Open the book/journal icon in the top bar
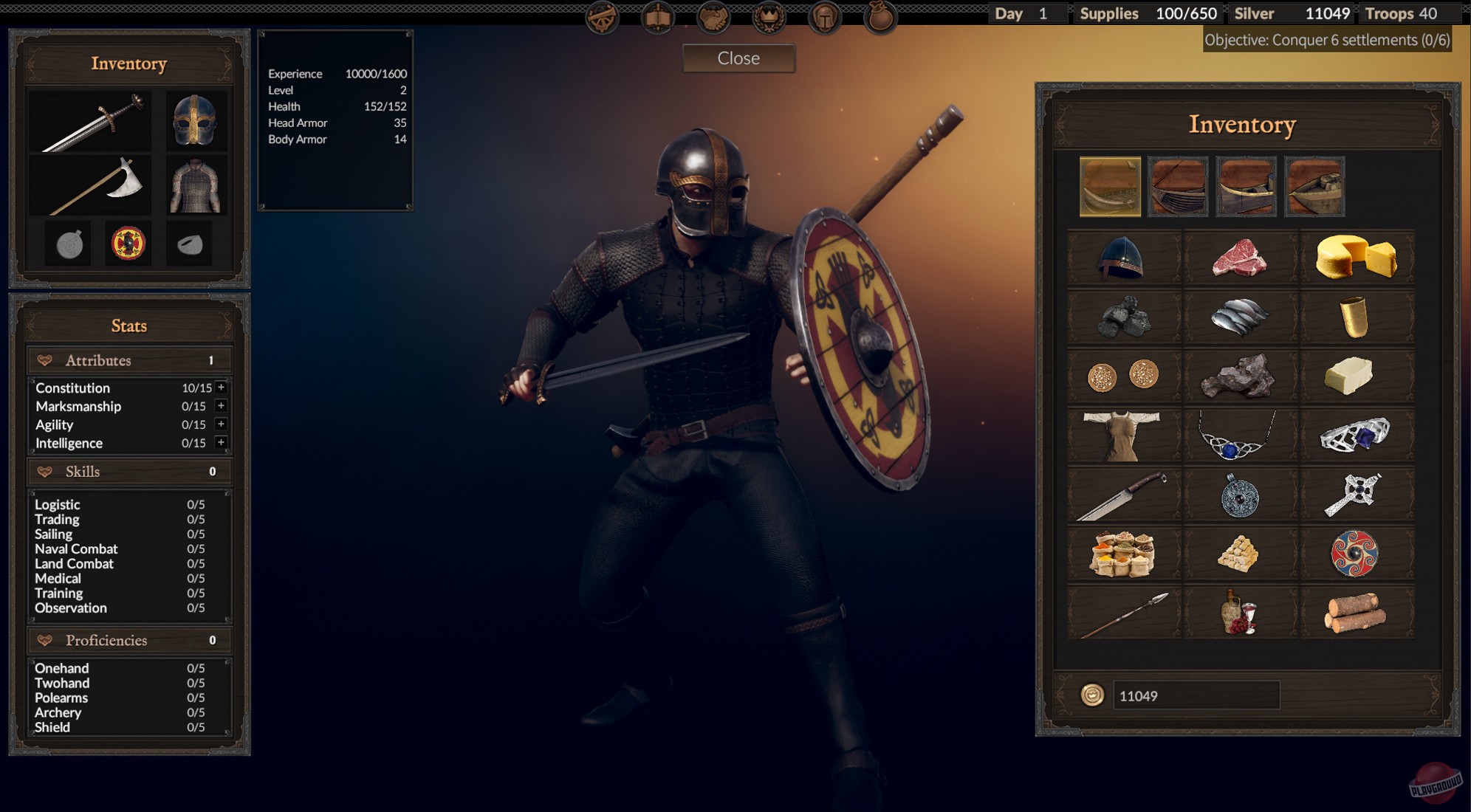1471x812 pixels. [x=657, y=18]
